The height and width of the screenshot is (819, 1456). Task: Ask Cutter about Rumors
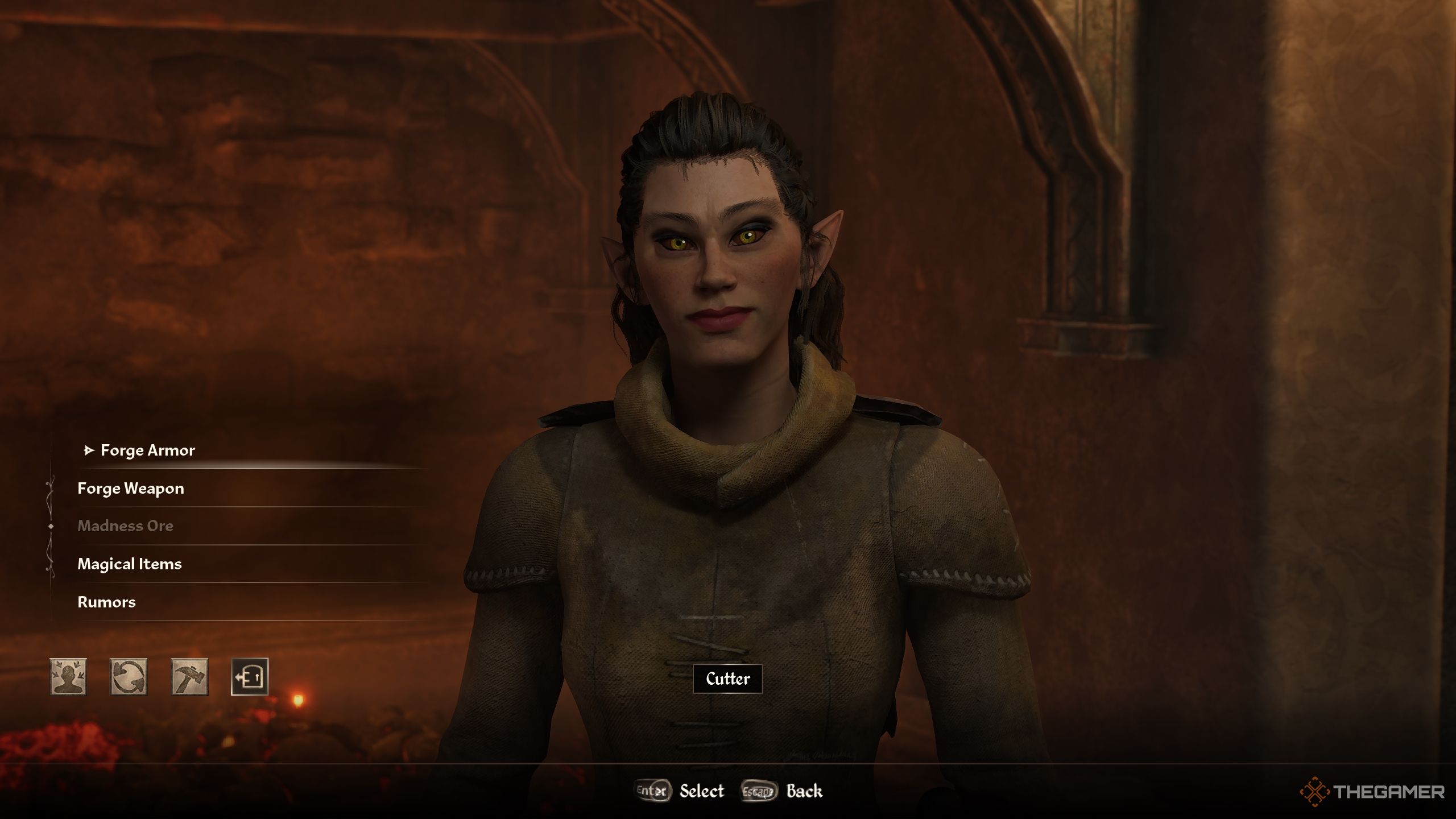coord(106,602)
